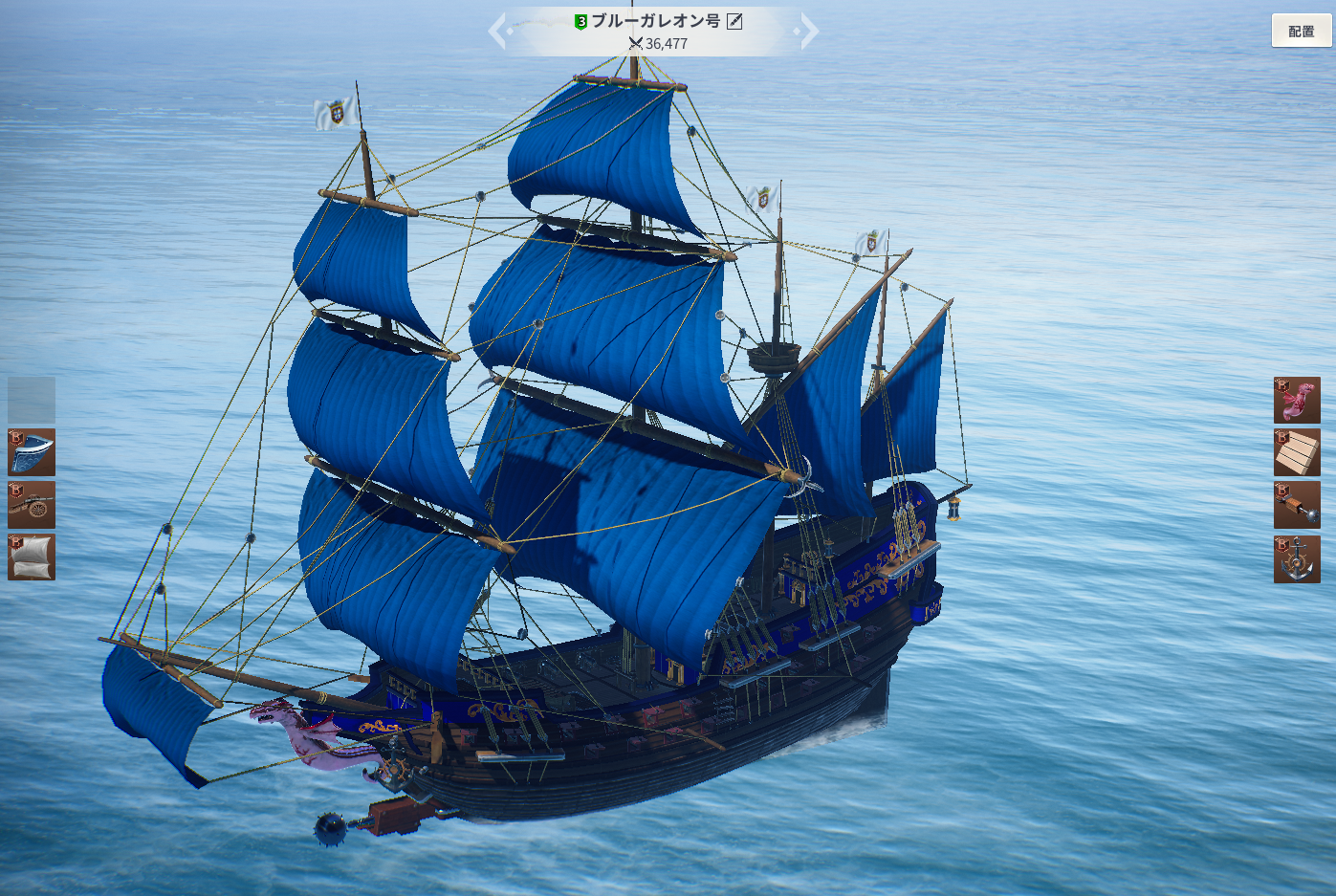1336x896 pixels.
Task: Select the pink dragon figurehead slot
Action: pos(1297,400)
